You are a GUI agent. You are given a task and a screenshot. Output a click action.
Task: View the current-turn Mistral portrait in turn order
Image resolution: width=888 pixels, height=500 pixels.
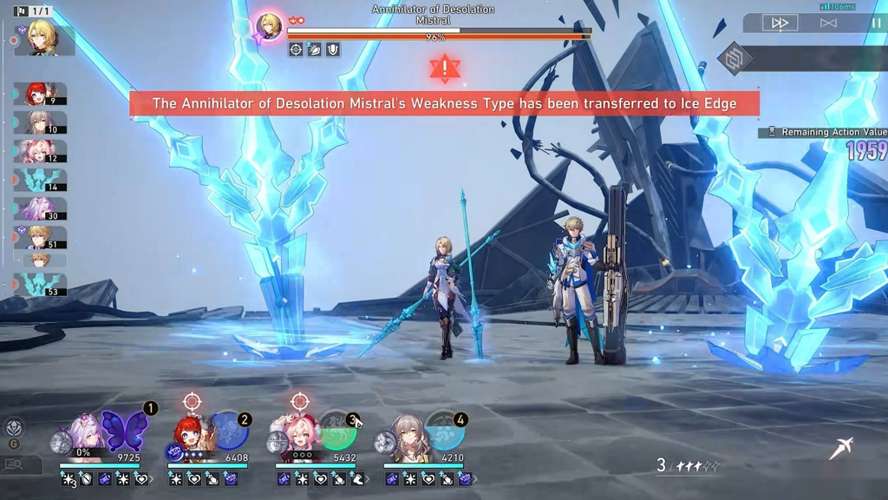click(x=43, y=37)
